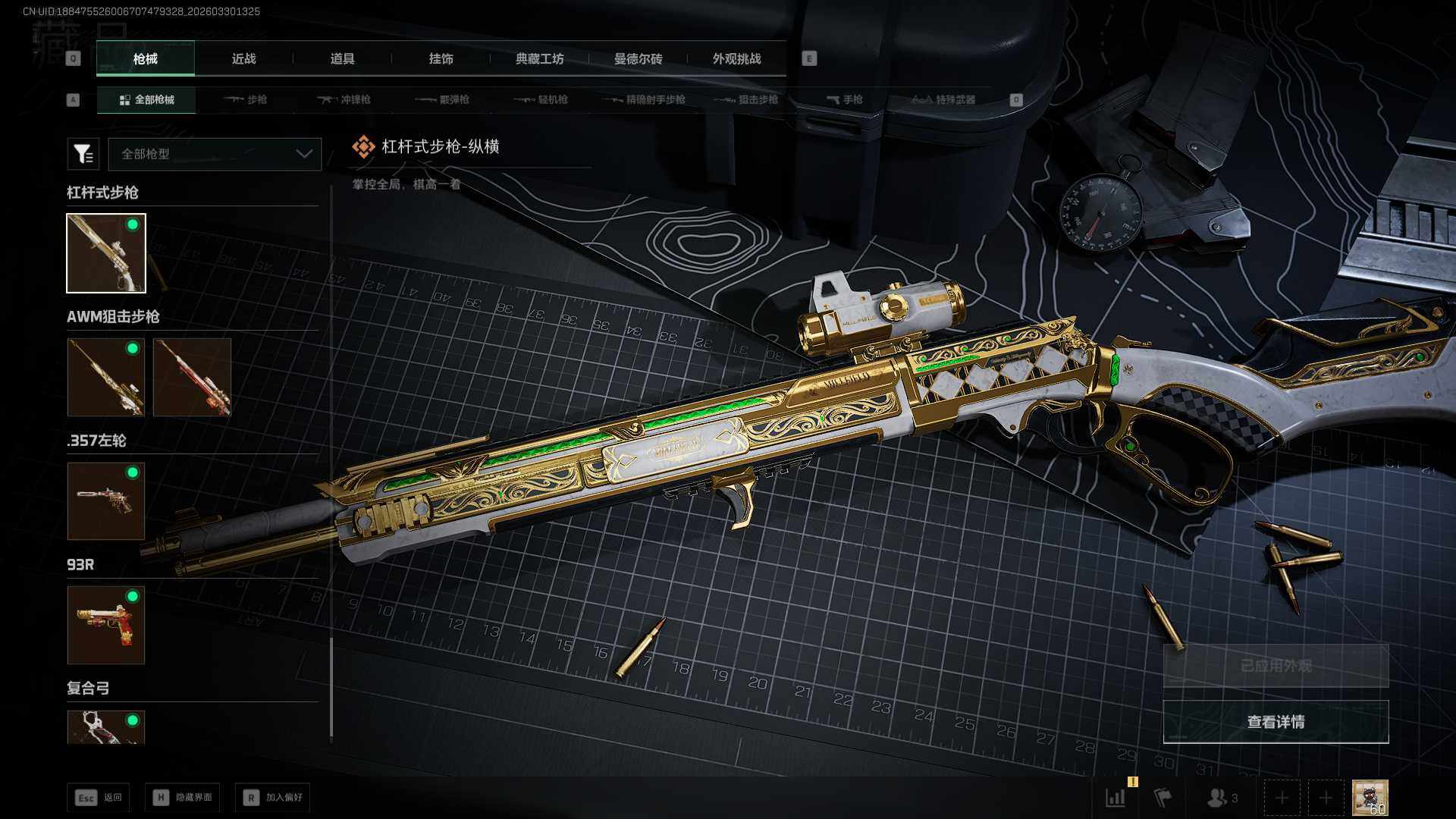
Task: Select the 挂饰 tab
Action: (441, 59)
